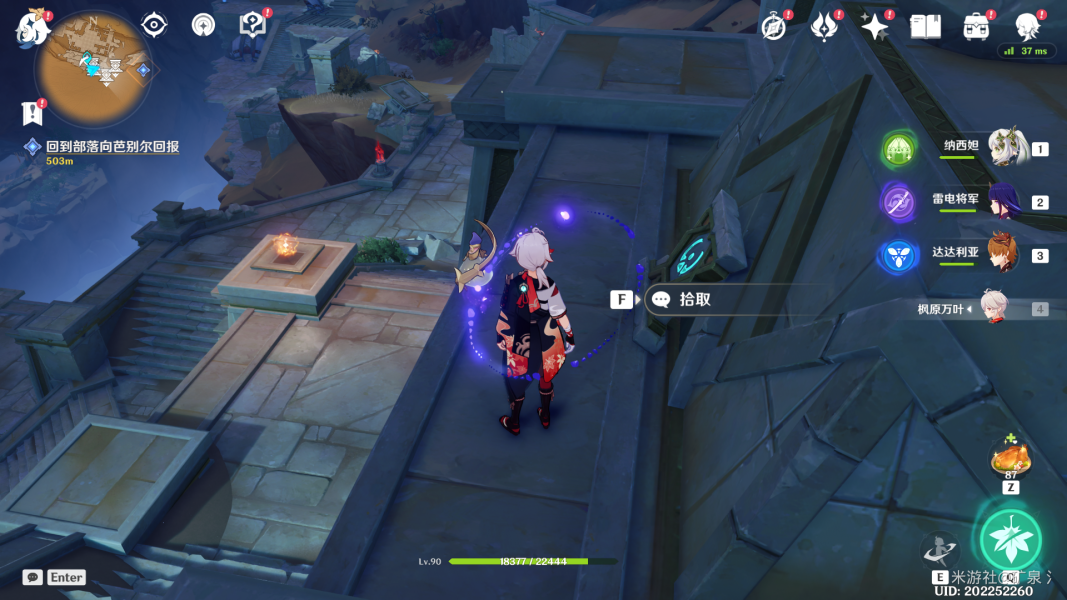This screenshot has height=600, width=1067.
Task: Open the chat box speech bubble
Action: pyautogui.click(x=33, y=577)
